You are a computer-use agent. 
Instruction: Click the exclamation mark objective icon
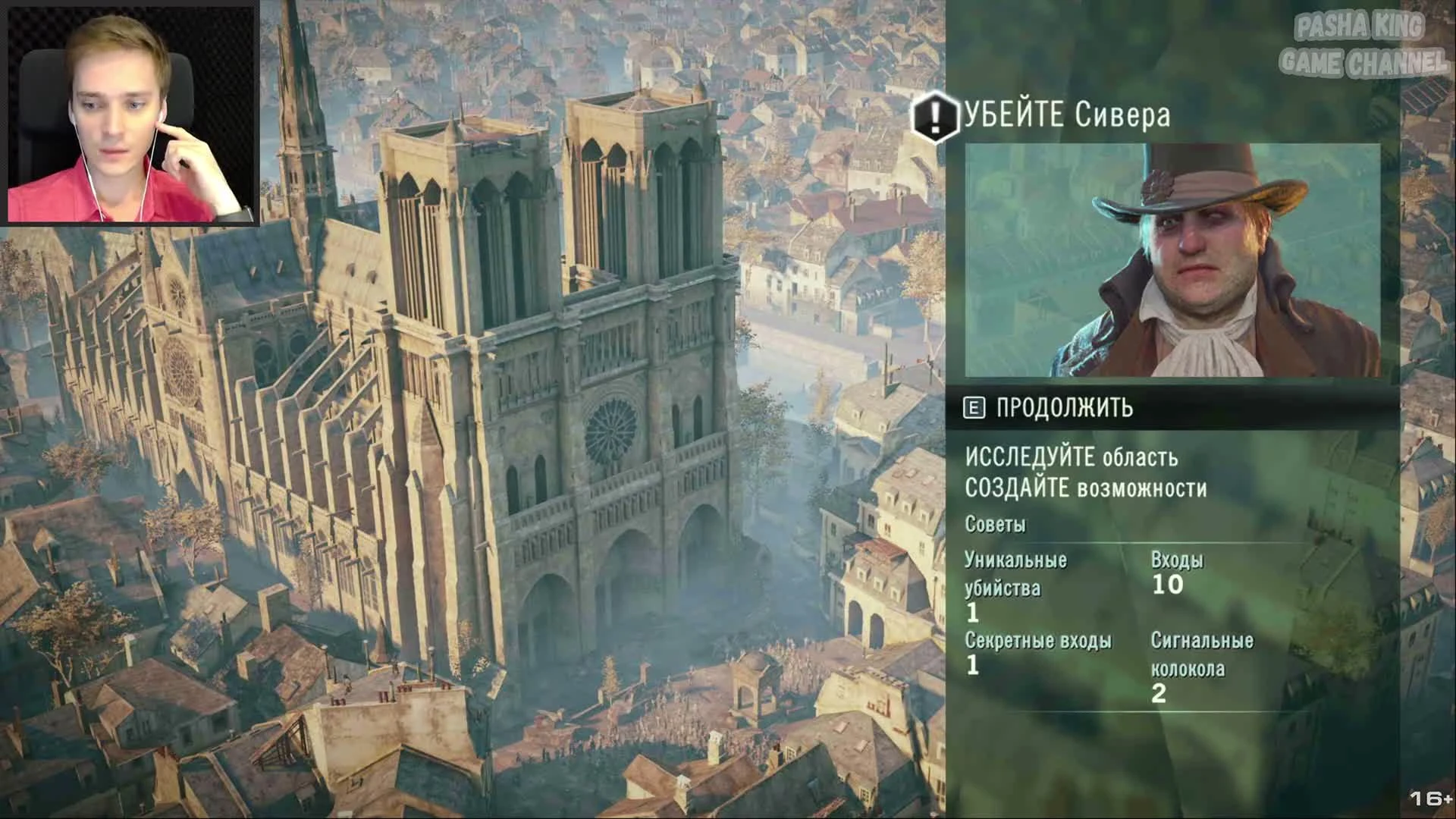pos(936,115)
